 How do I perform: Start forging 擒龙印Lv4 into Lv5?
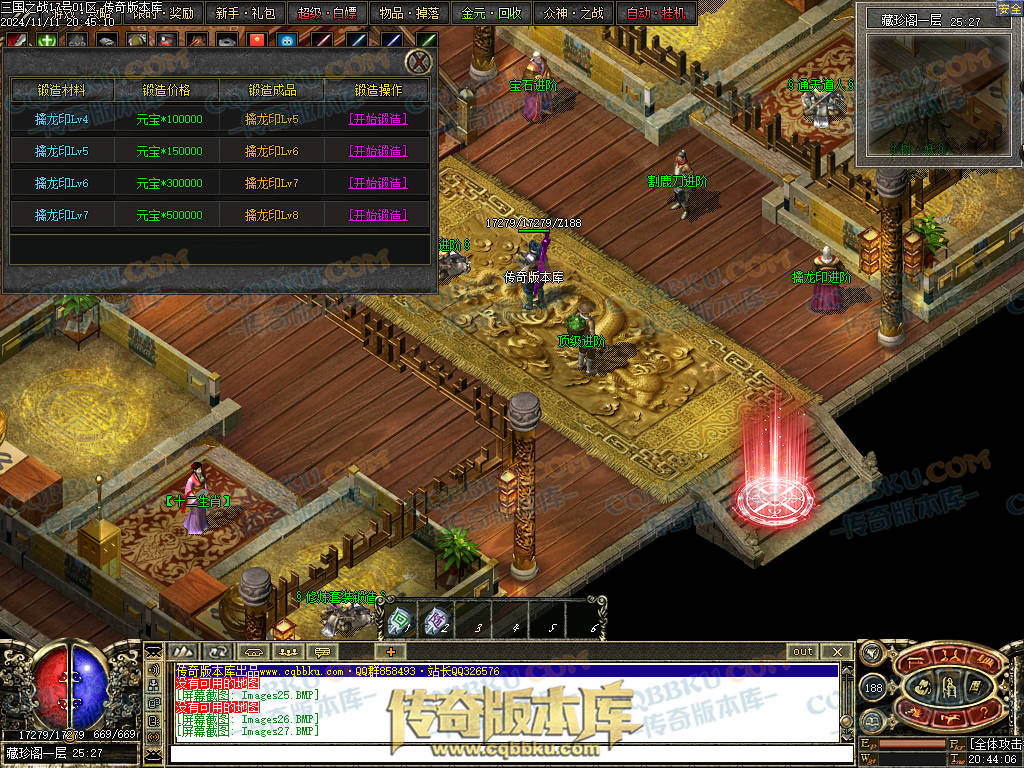point(377,119)
